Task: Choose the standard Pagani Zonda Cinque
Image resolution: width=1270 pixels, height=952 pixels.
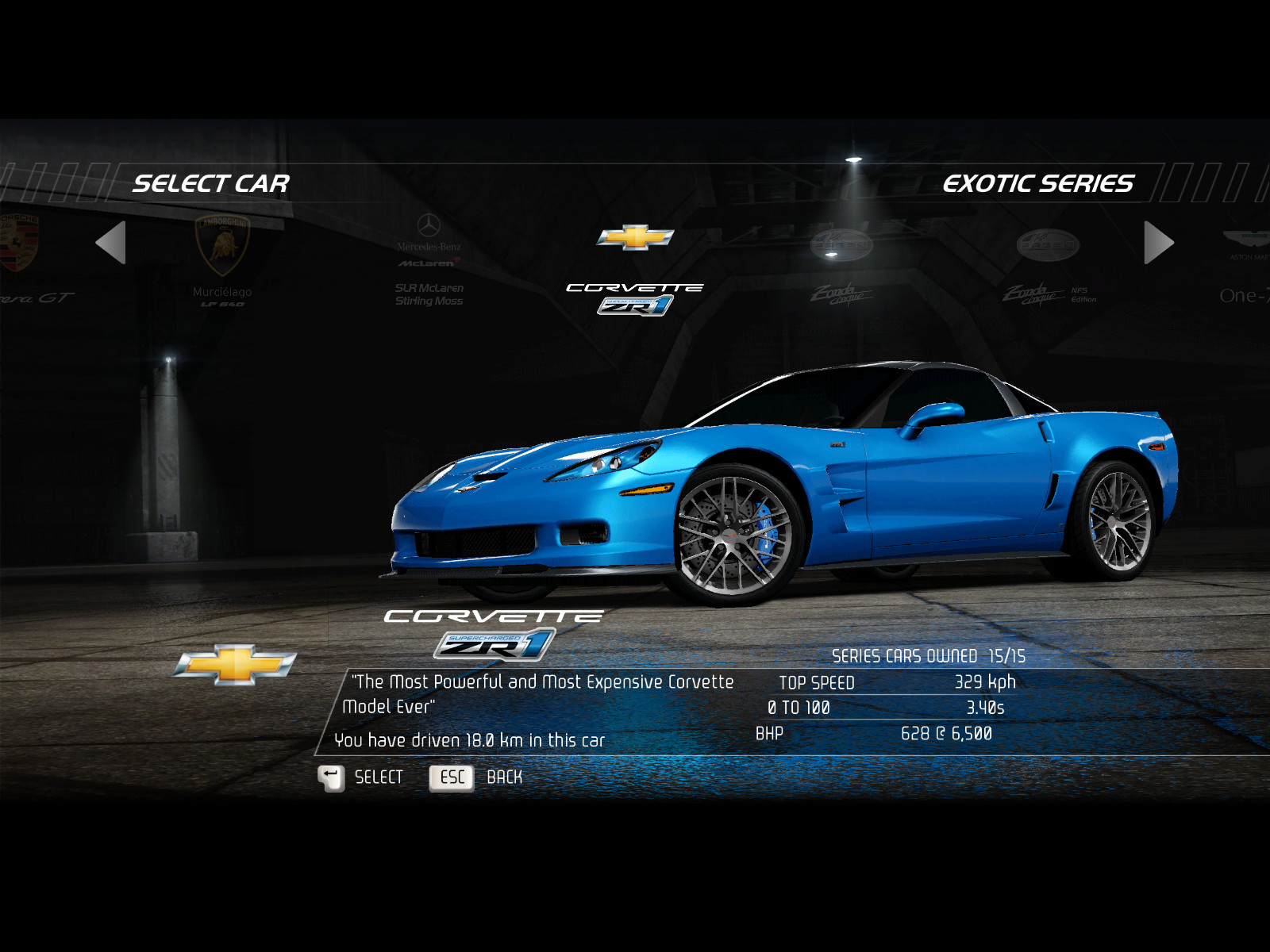Action: click(x=841, y=266)
